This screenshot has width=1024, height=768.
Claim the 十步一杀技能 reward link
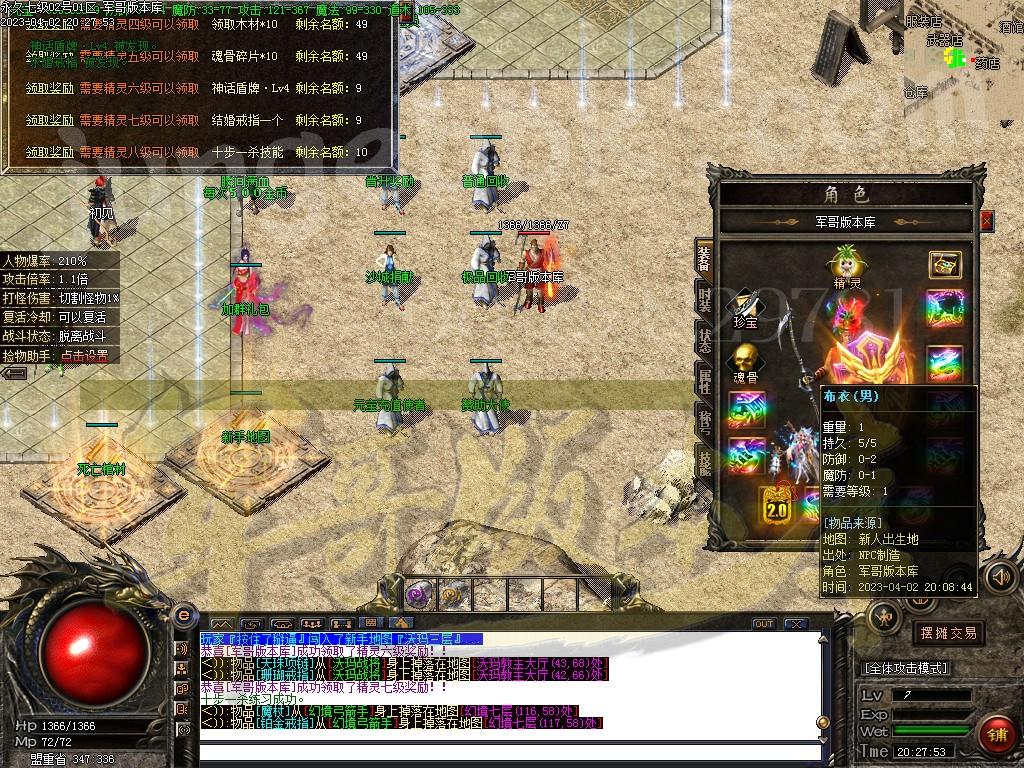point(49,152)
